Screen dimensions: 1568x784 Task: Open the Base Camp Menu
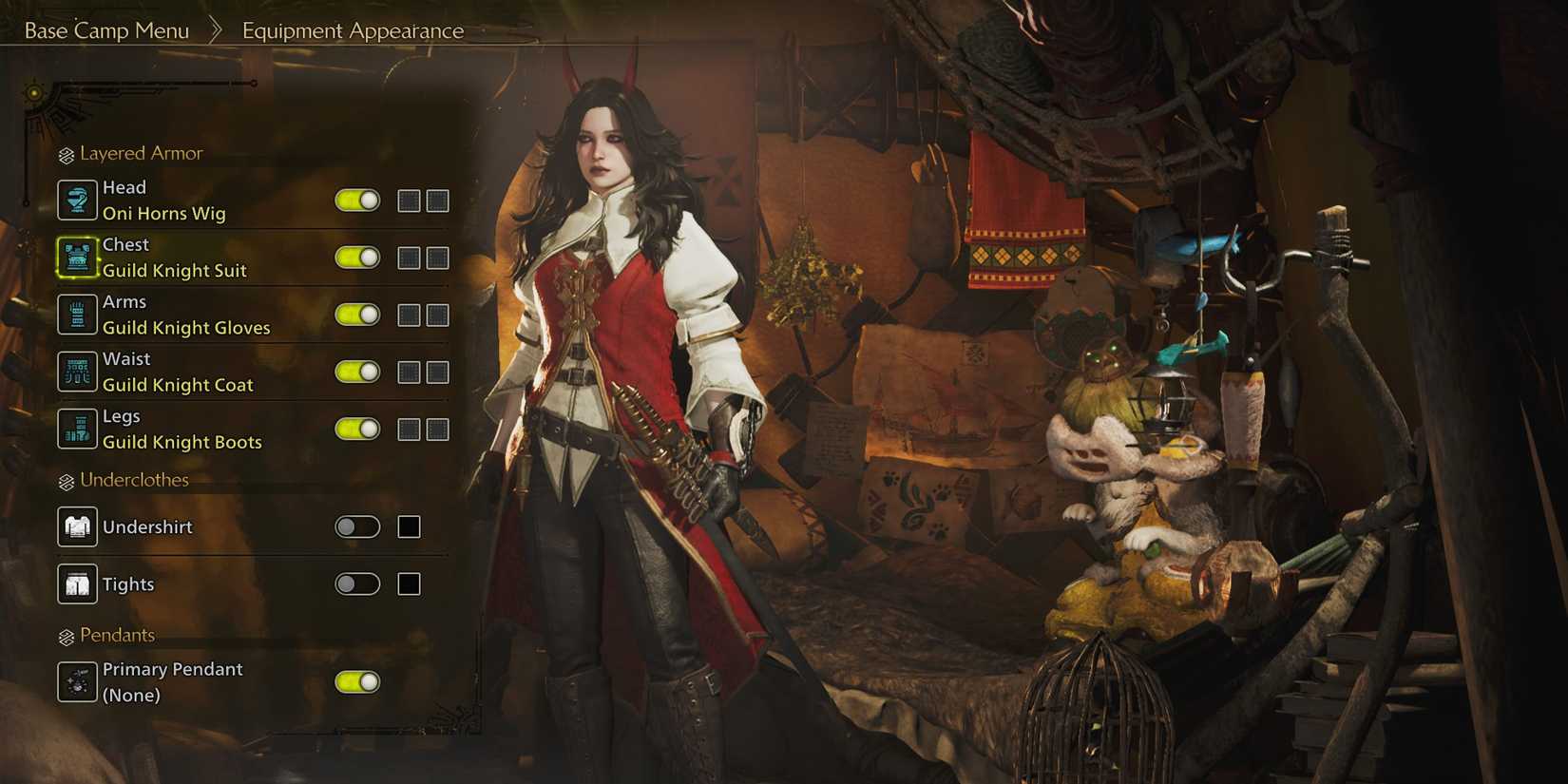(x=106, y=30)
